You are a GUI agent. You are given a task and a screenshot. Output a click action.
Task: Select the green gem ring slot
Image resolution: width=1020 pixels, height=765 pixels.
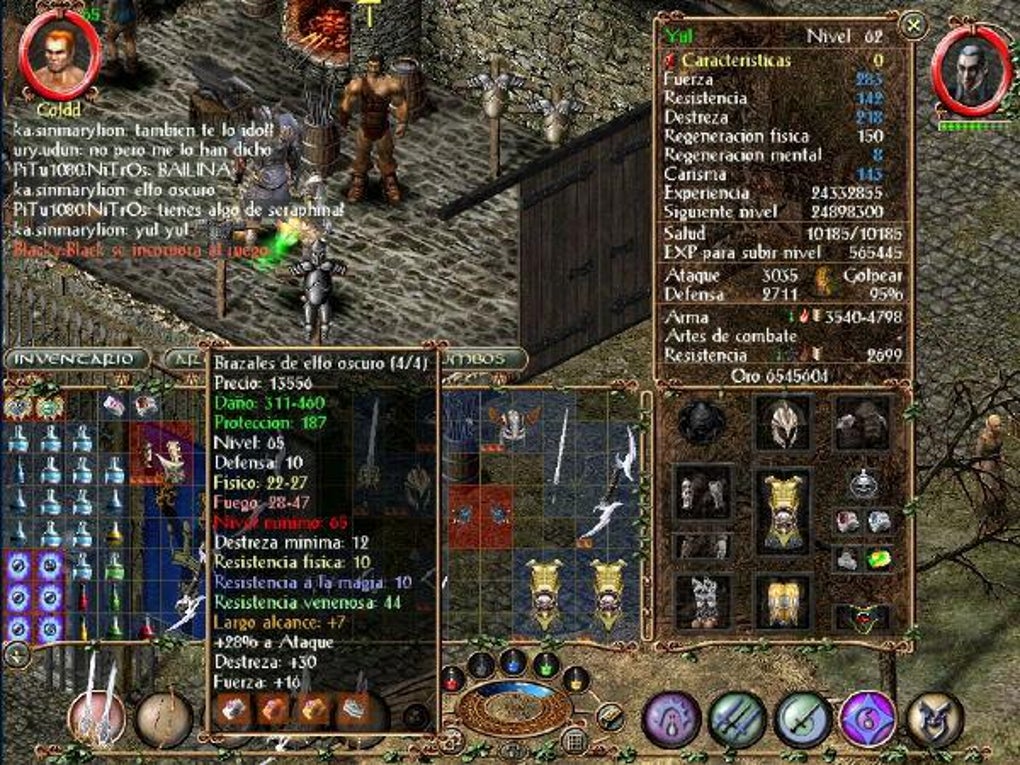point(879,558)
